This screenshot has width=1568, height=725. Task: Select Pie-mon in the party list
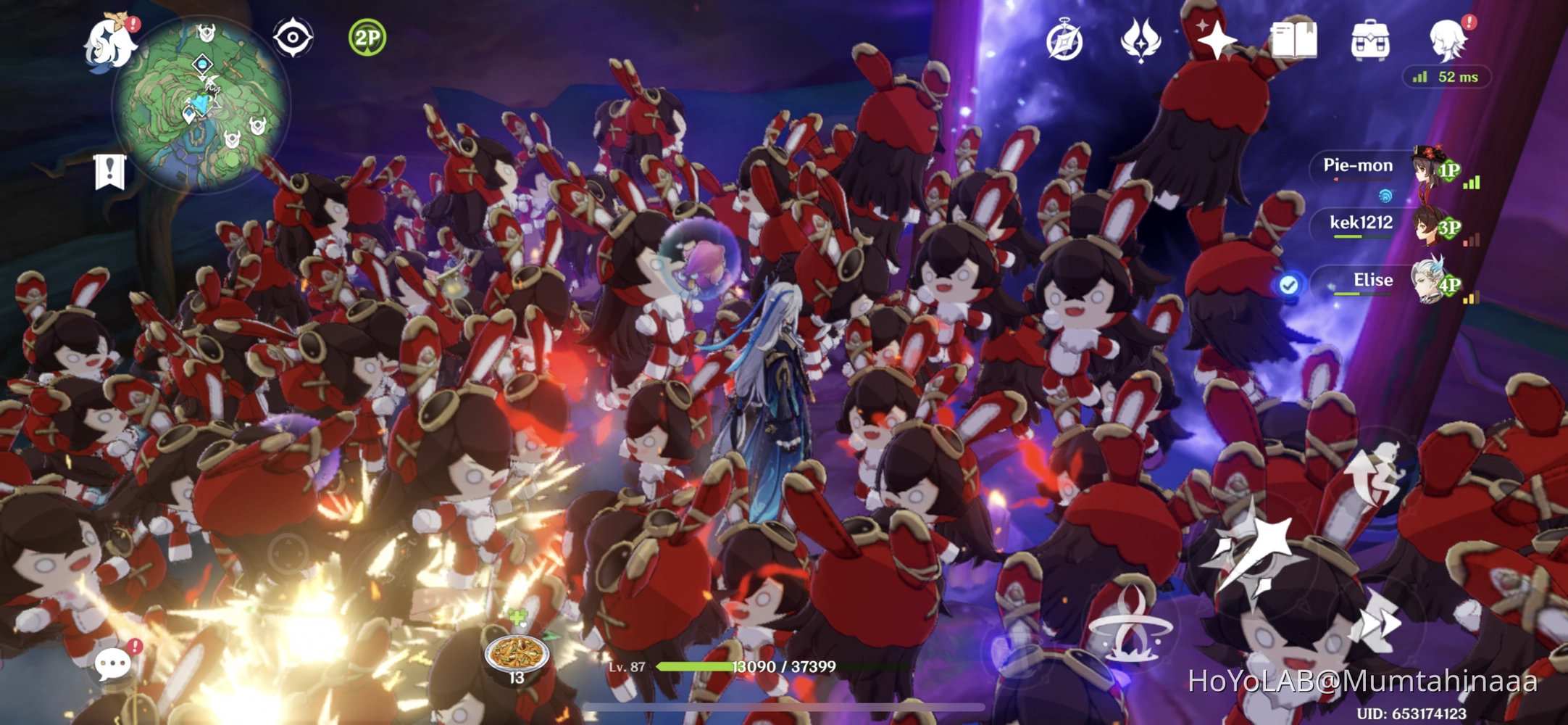[1359, 167]
